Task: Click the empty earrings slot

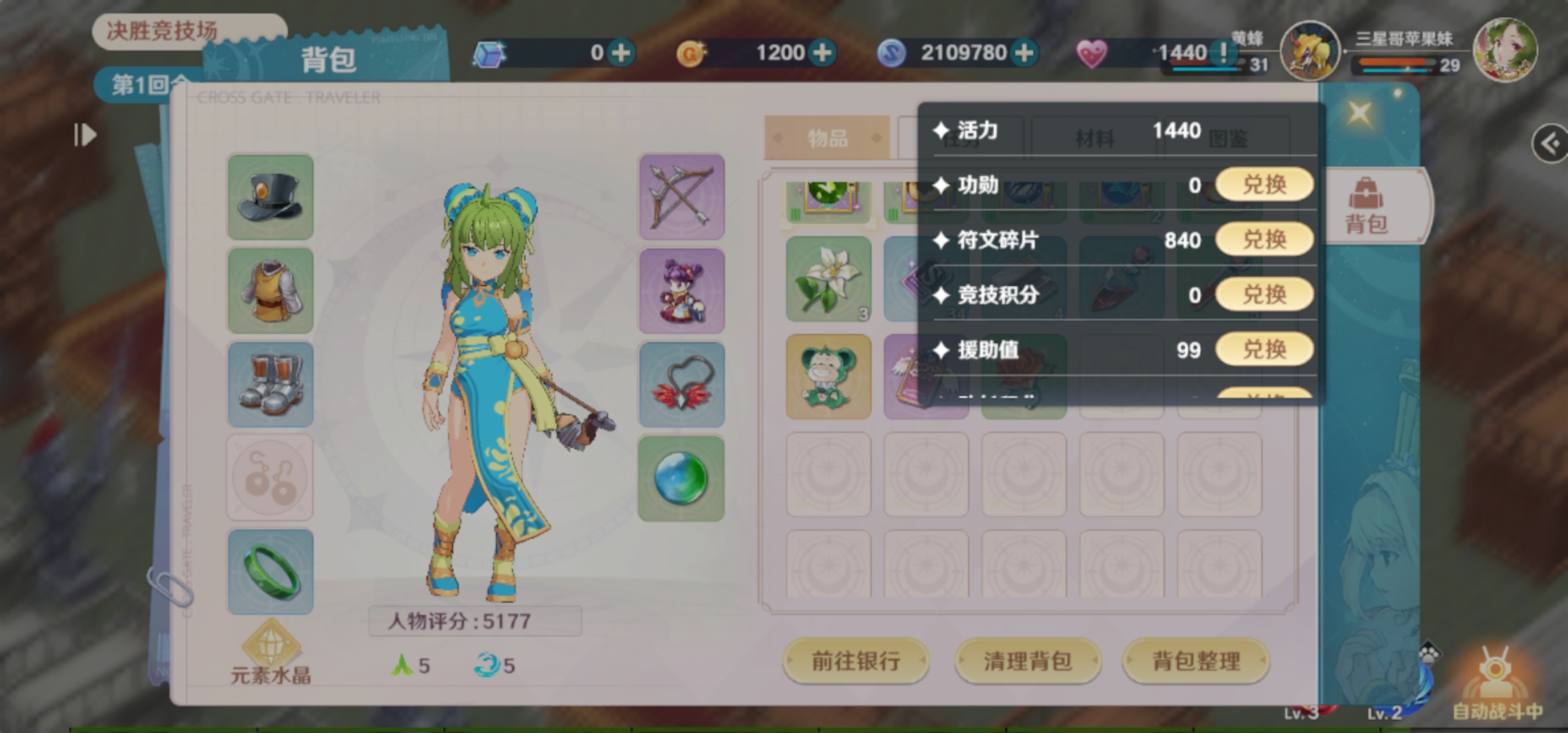Action: 269,477
